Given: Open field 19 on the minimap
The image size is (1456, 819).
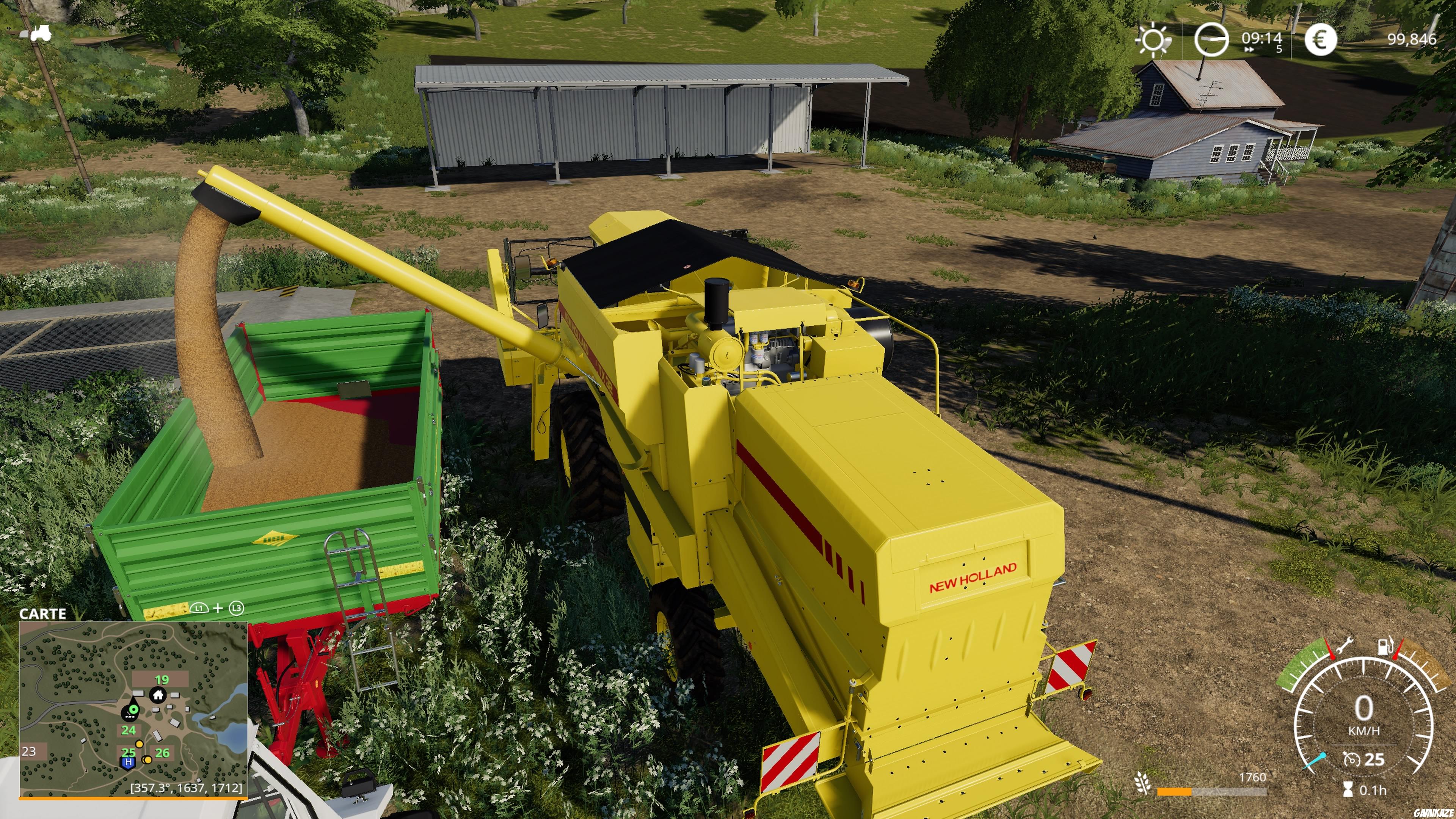Looking at the screenshot, I should (x=162, y=680).
